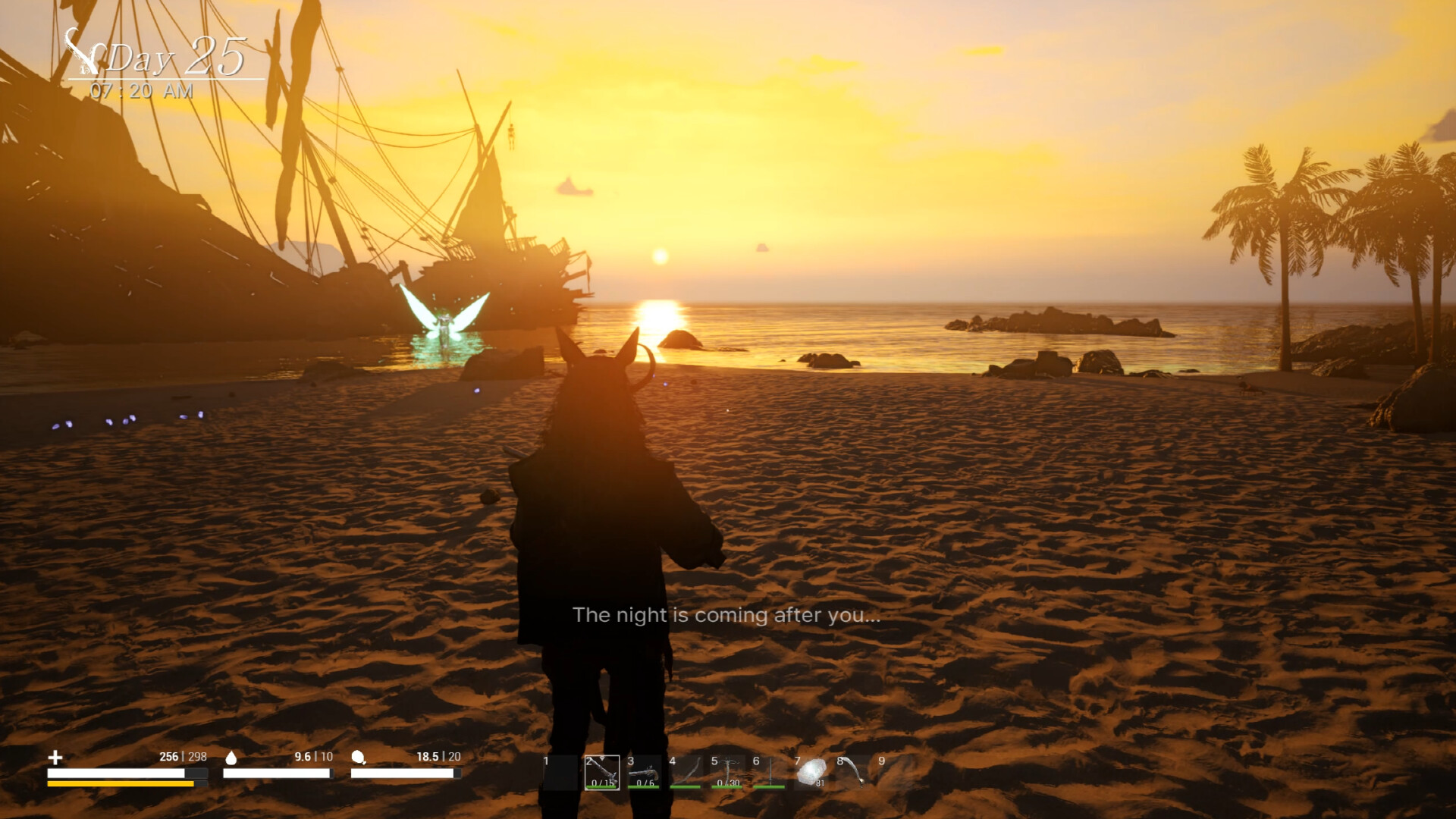1456x819 pixels.
Task: Click the hydration bar showing 9.6
Action: tap(275, 773)
